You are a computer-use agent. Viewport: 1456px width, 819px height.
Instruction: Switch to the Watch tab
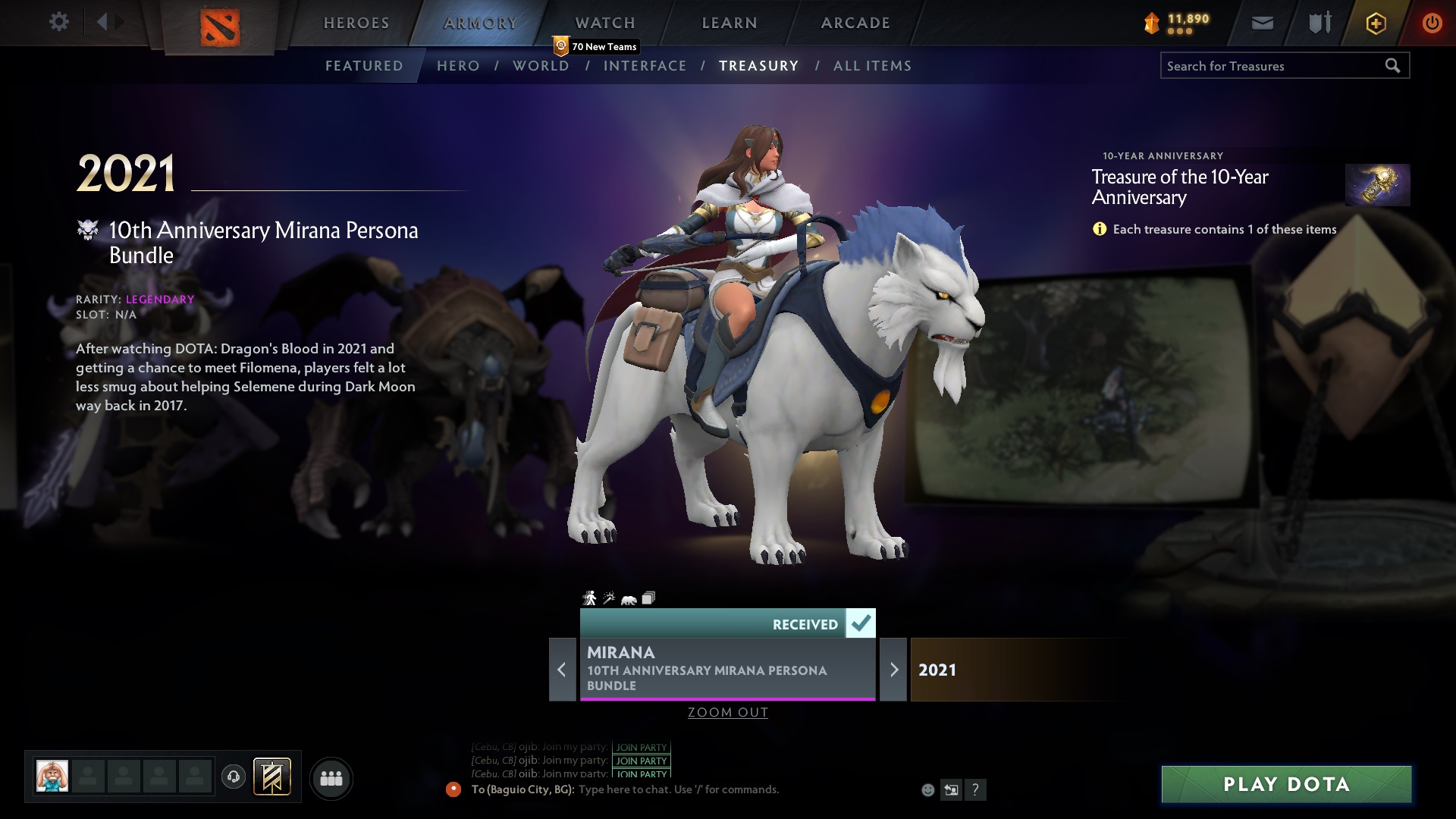tap(604, 23)
